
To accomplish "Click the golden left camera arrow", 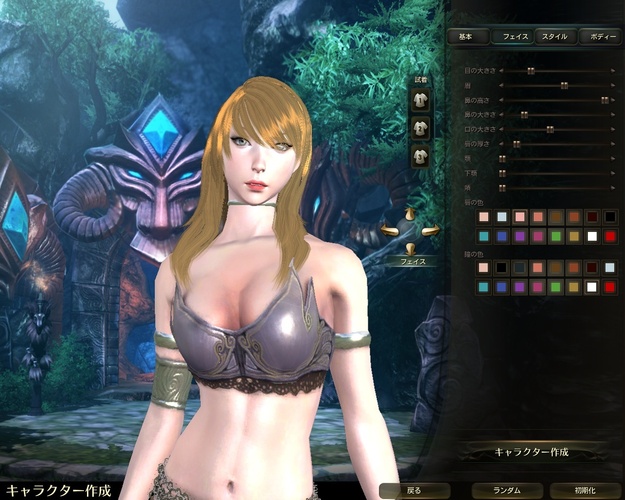I will coord(389,232).
